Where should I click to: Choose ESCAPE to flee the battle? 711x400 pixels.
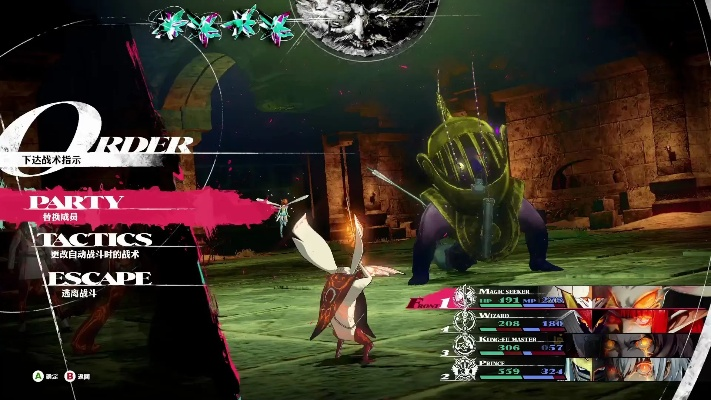coord(98,277)
